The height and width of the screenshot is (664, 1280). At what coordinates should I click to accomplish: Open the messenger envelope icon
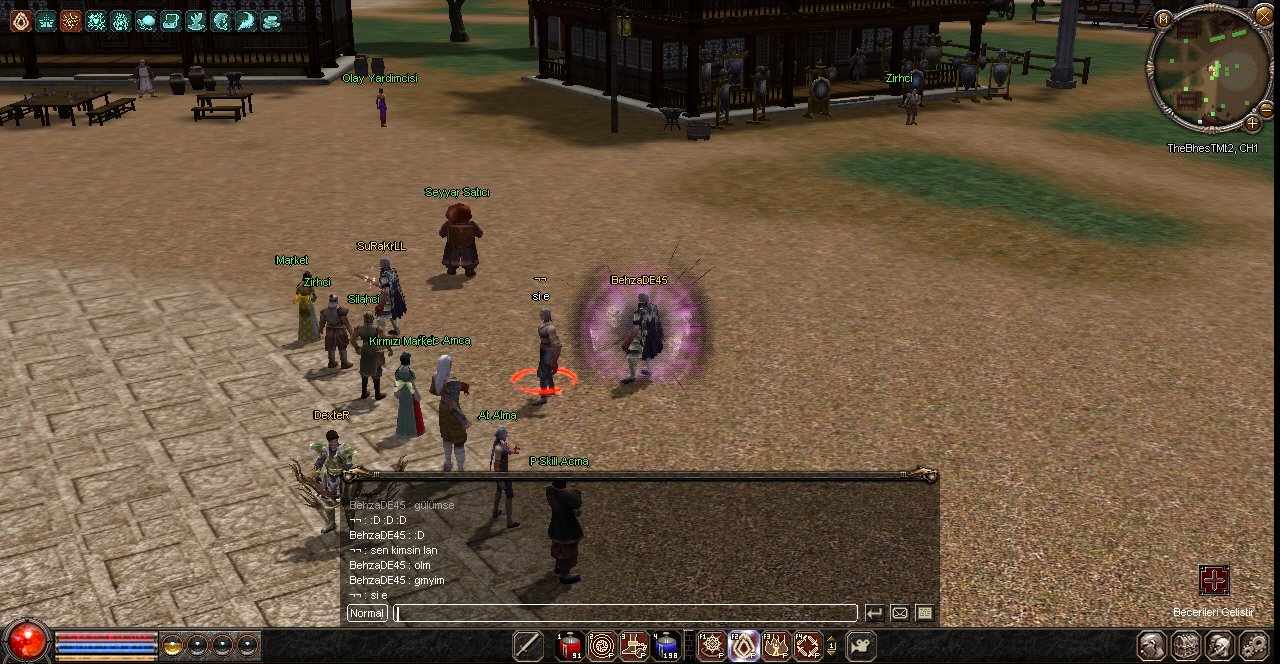(899, 613)
